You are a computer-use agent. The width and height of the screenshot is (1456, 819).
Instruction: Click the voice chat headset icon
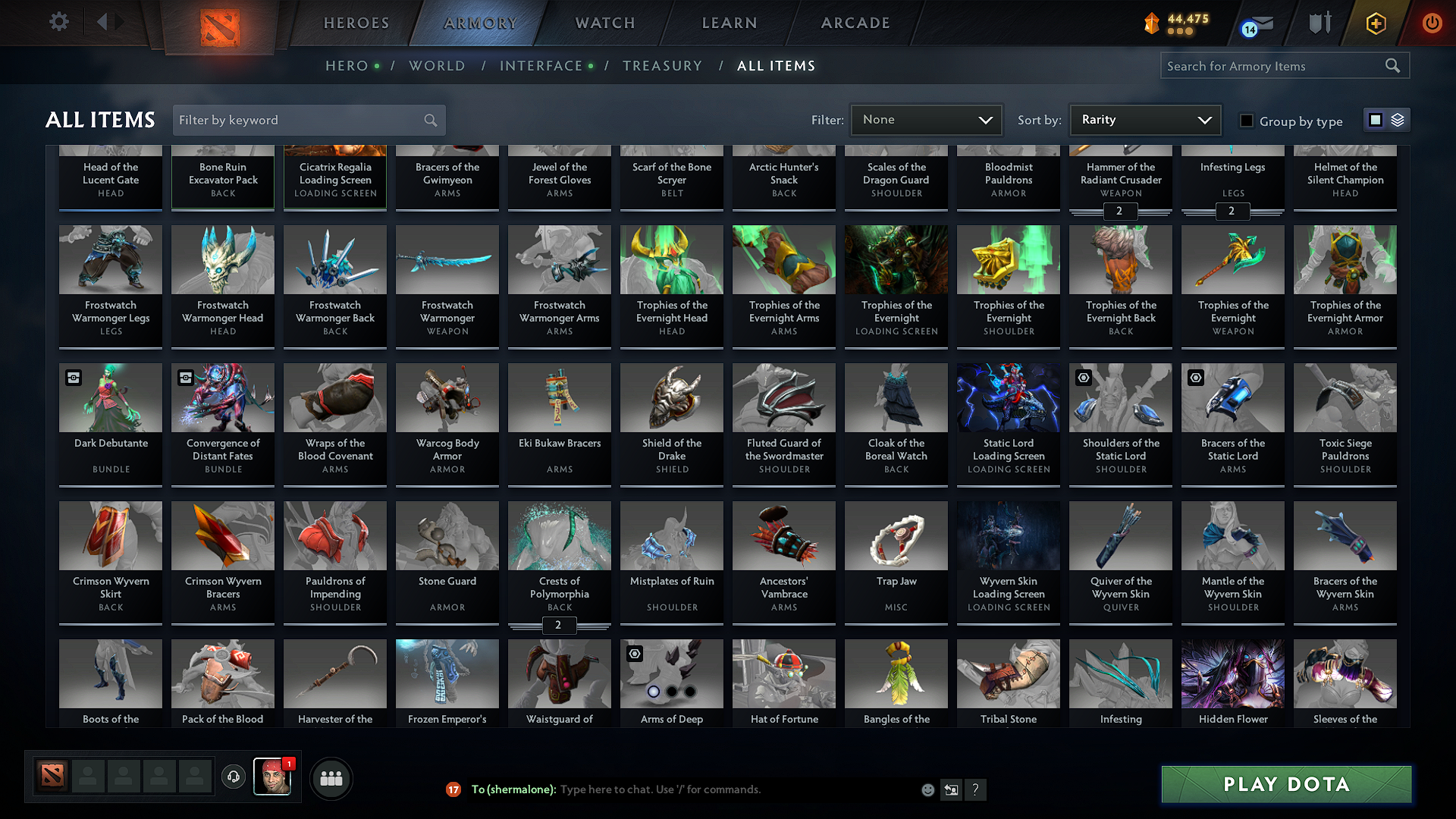pyautogui.click(x=233, y=777)
